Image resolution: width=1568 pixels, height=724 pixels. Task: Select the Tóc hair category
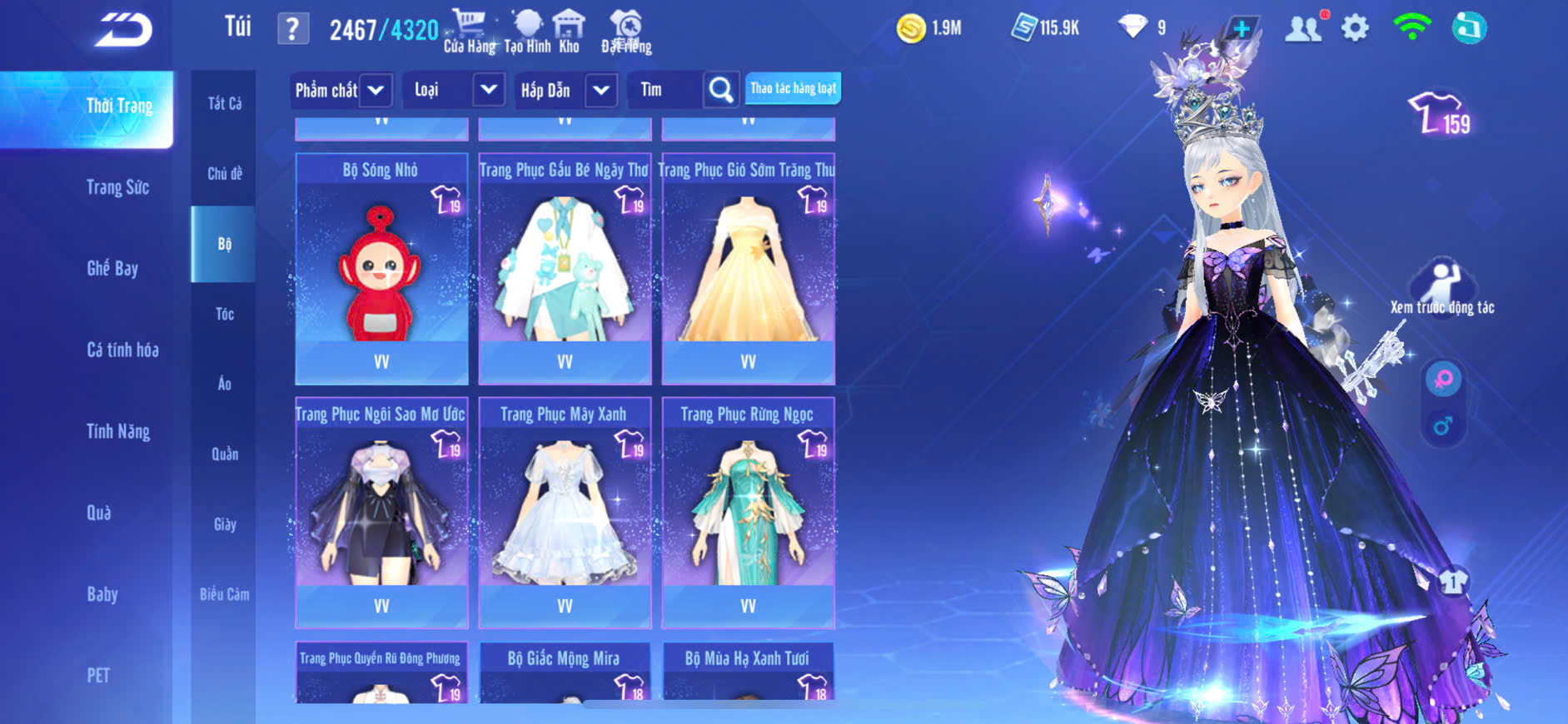(225, 314)
